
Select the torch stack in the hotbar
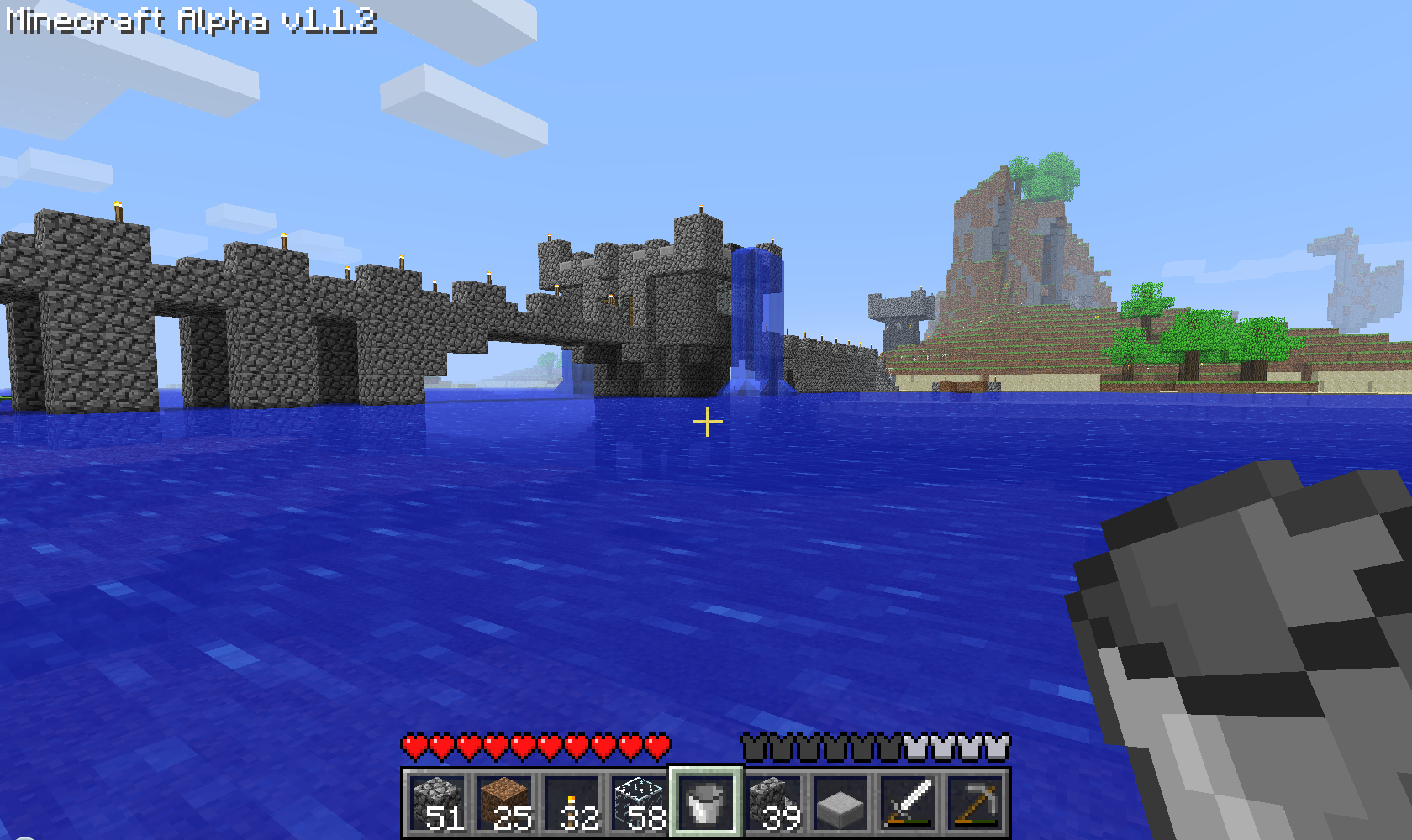572,802
